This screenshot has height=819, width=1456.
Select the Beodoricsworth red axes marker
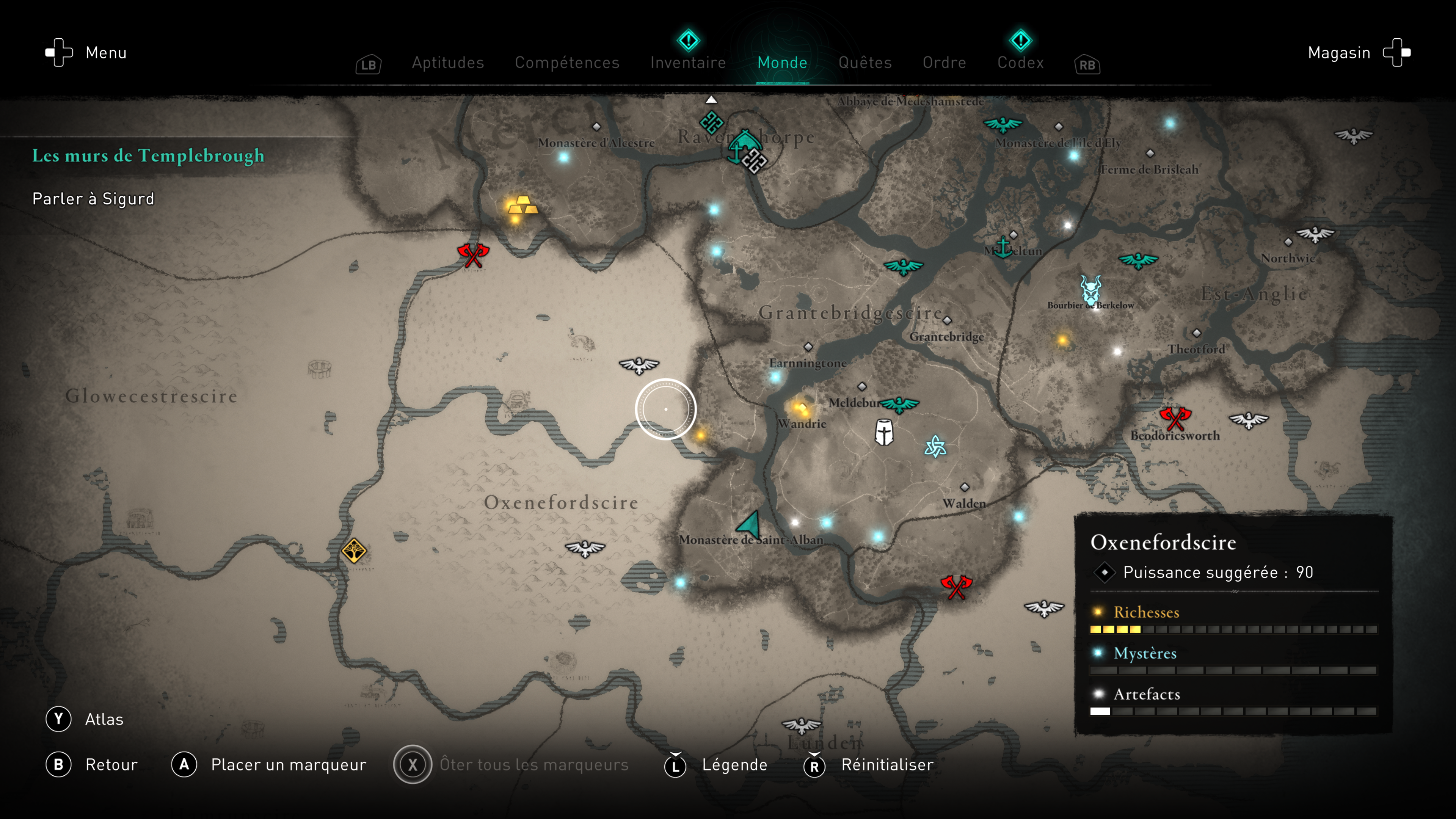pos(1175,419)
